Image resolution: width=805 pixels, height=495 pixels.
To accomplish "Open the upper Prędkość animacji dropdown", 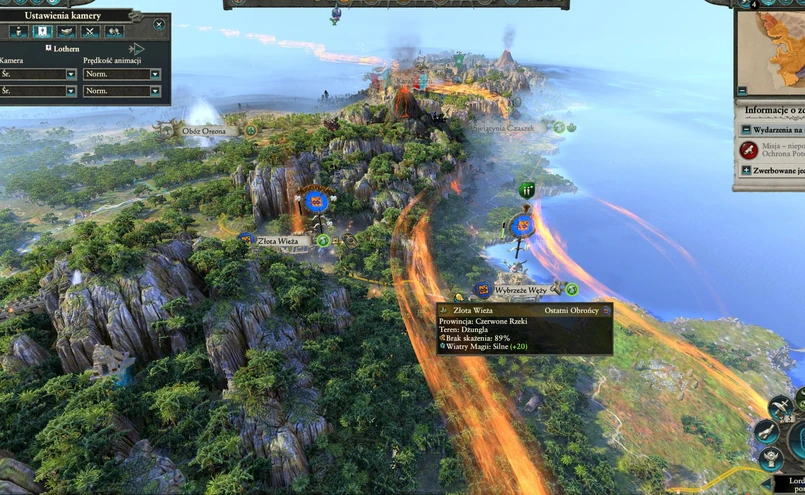I will (x=155, y=74).
